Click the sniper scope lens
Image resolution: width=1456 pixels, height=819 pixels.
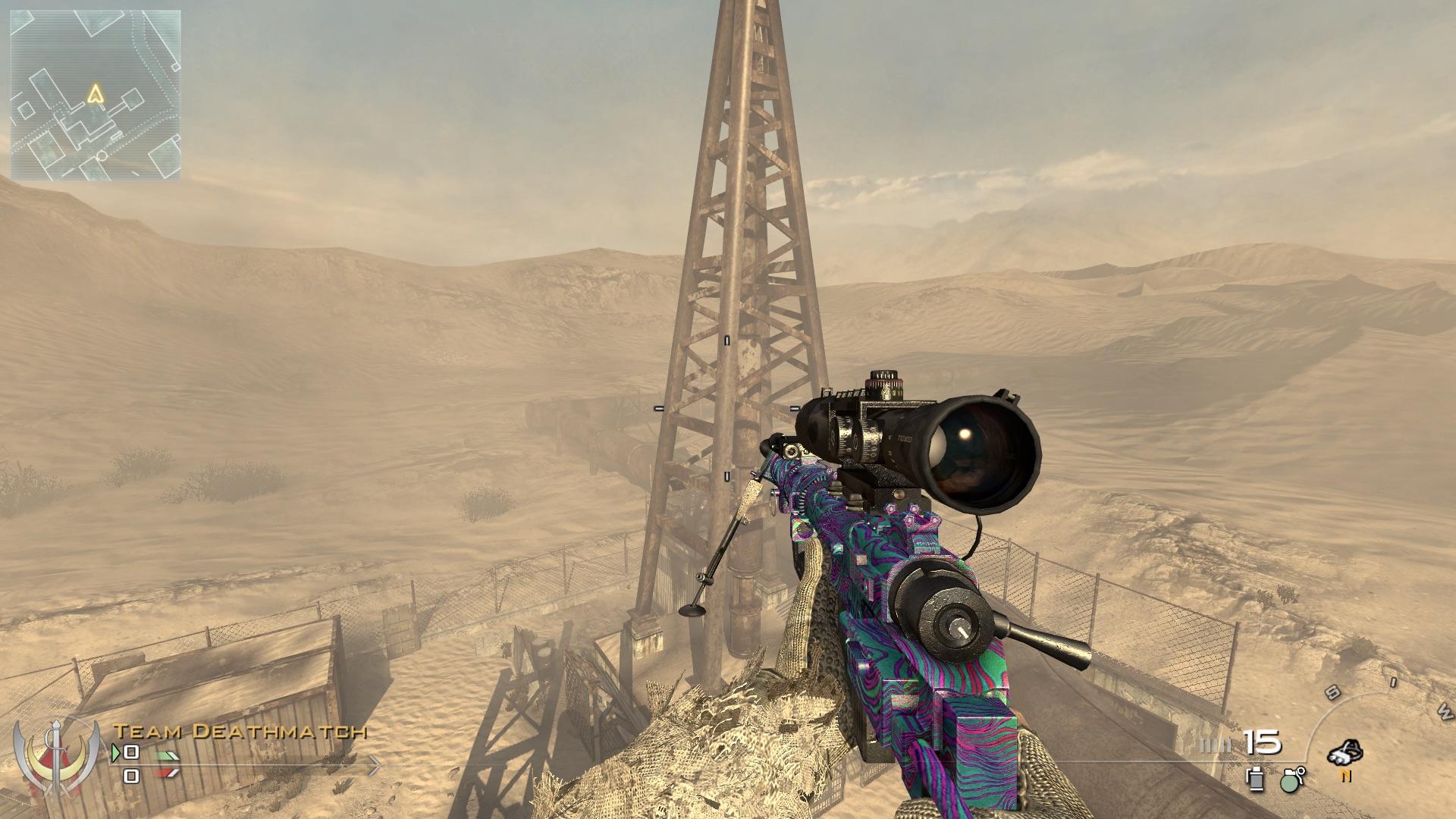978,455
